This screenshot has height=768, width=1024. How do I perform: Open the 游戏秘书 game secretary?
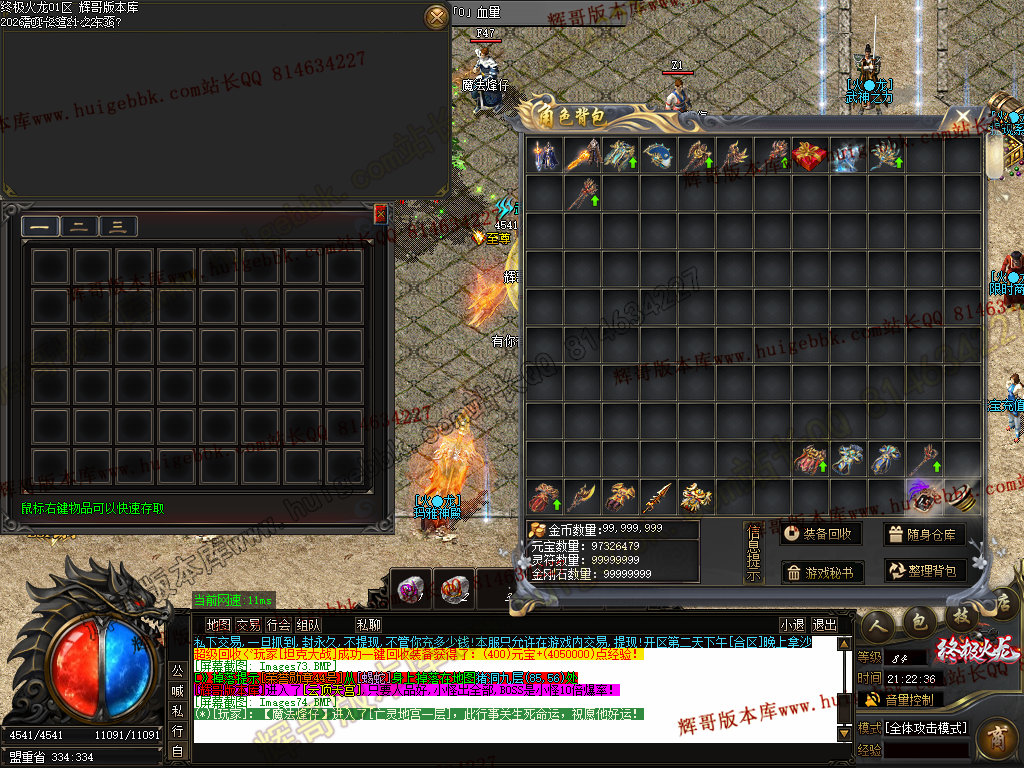click(820, 572)
